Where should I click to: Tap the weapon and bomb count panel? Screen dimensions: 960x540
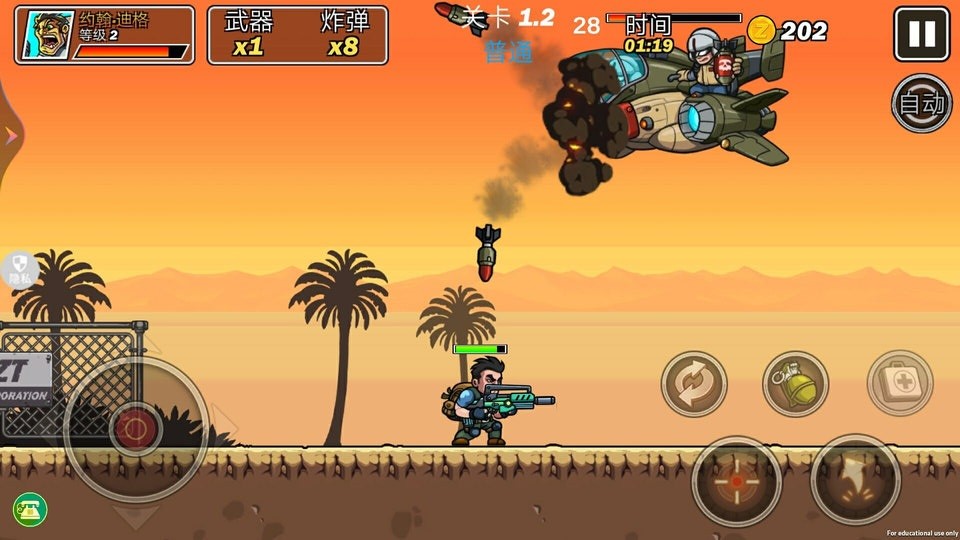click(297, 35)
